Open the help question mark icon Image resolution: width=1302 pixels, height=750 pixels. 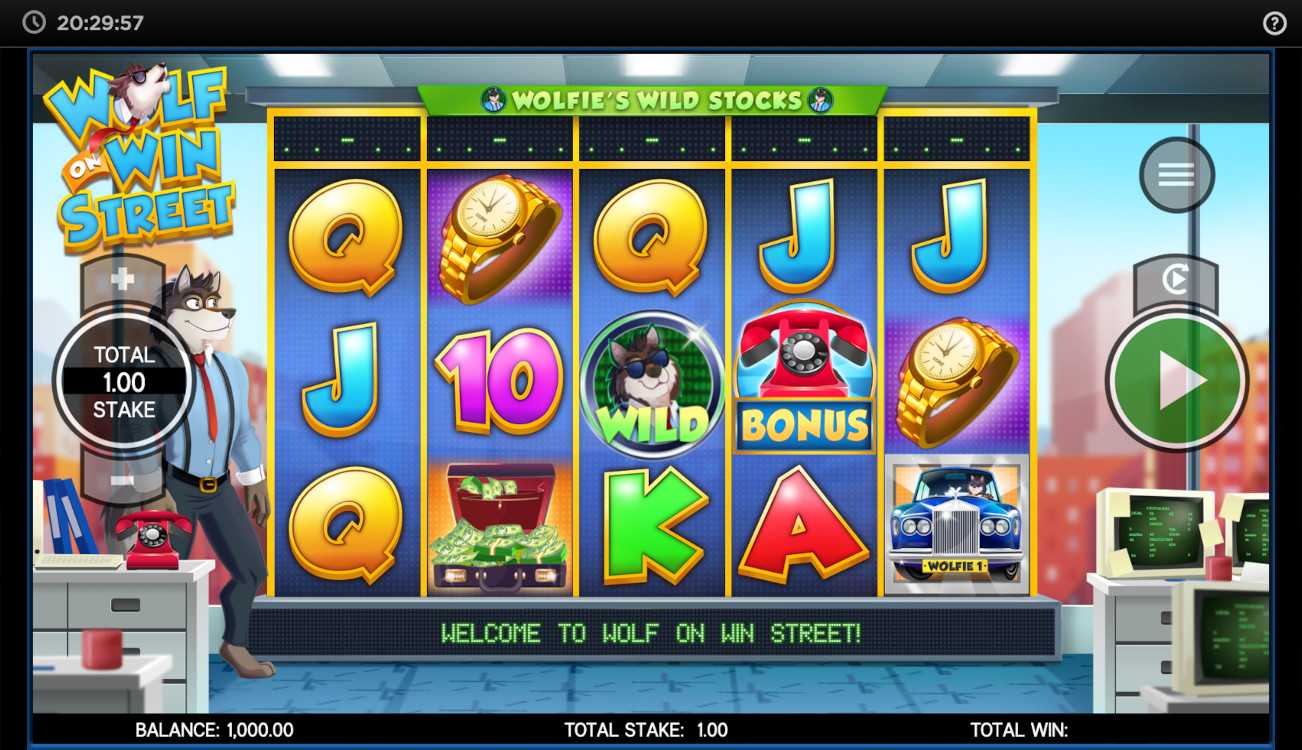(1274, 23)
